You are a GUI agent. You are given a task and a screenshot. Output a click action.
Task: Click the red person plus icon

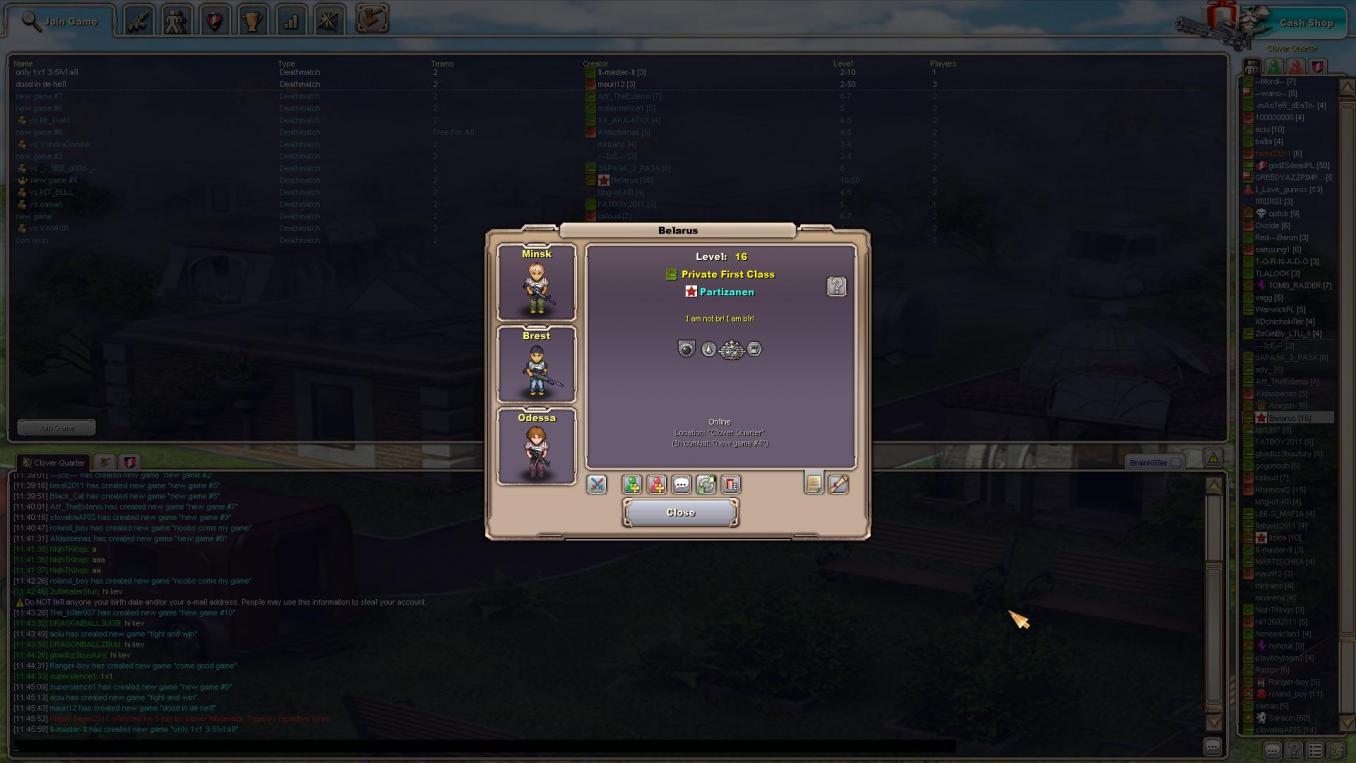click(656, 485)
